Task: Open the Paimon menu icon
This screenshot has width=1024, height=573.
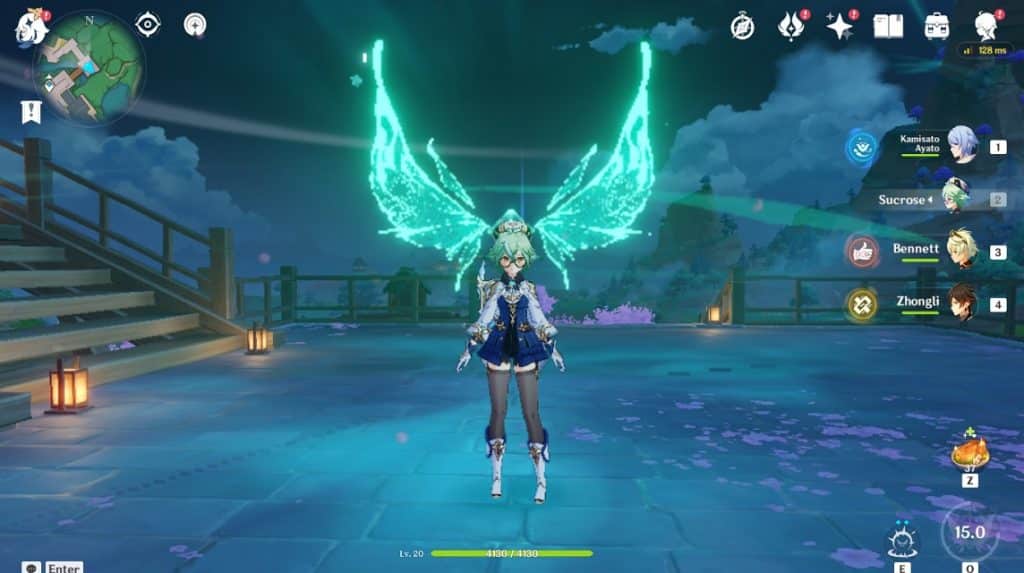Action: [31, 27]
